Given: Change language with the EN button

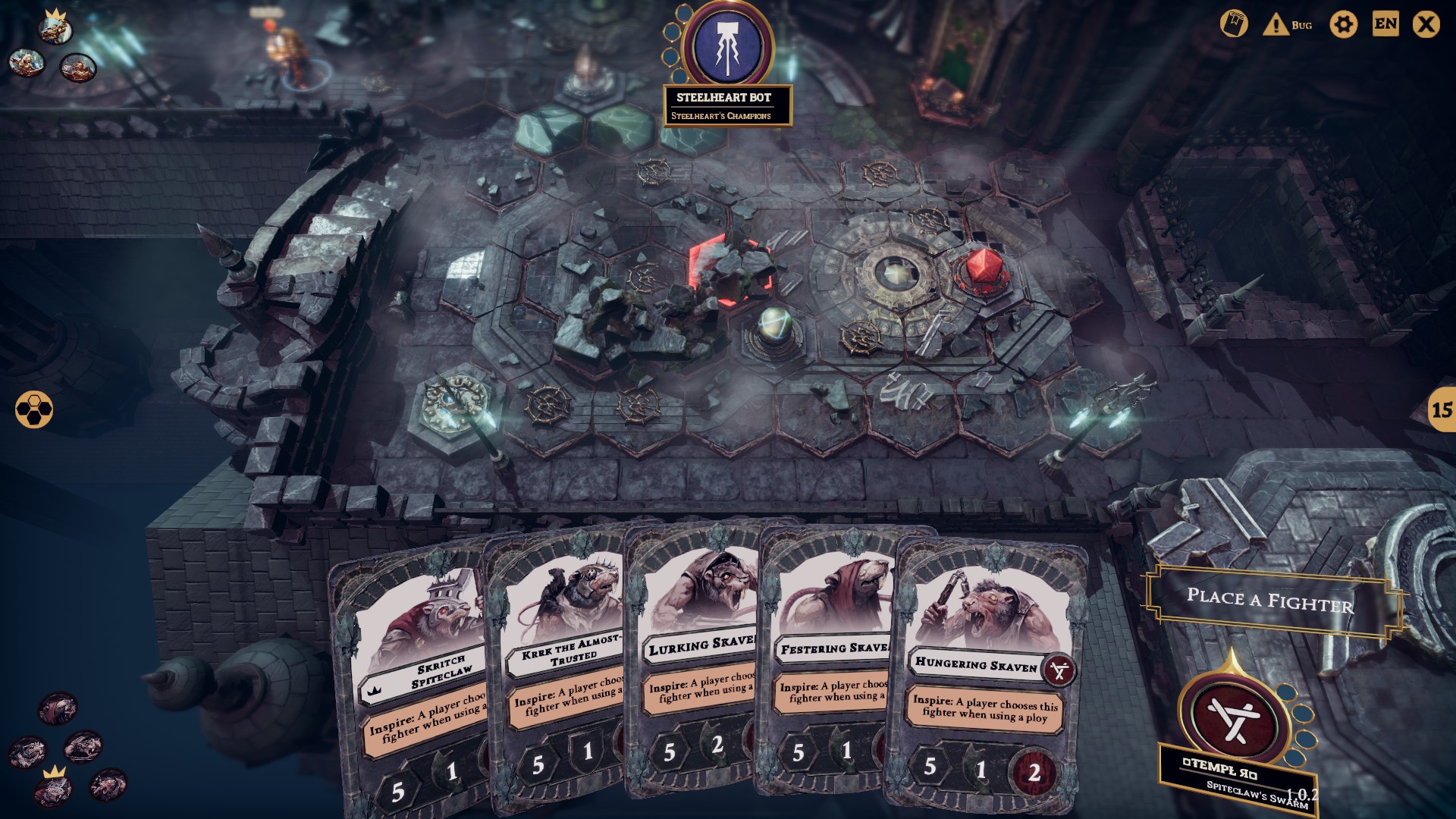Looking at the screenshot, I should 1385,24.
